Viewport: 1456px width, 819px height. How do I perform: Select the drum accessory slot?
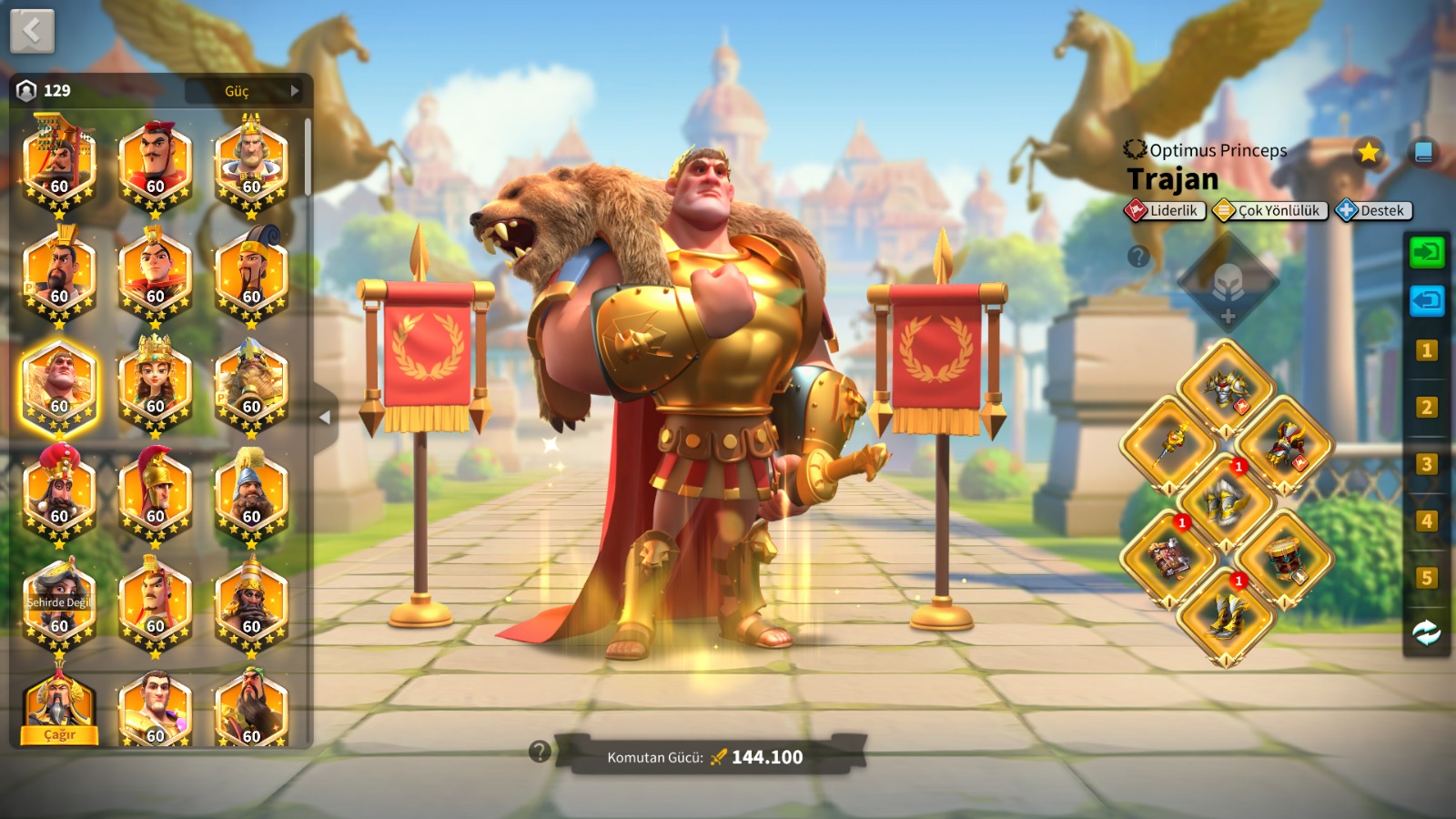pyautogui.click(x=1285, y=558)
